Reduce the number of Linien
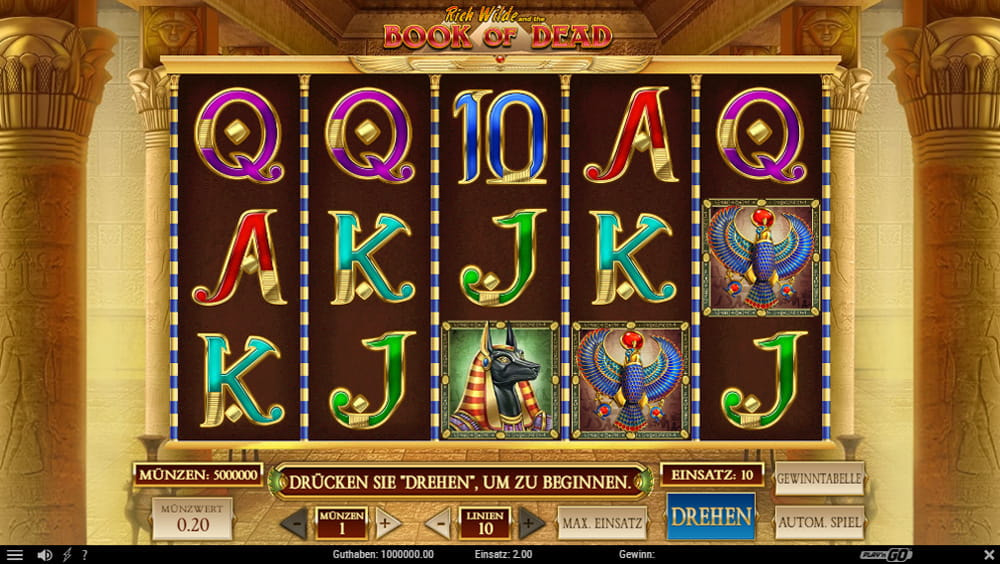1000x564 pixels. (x=438, y=523)
